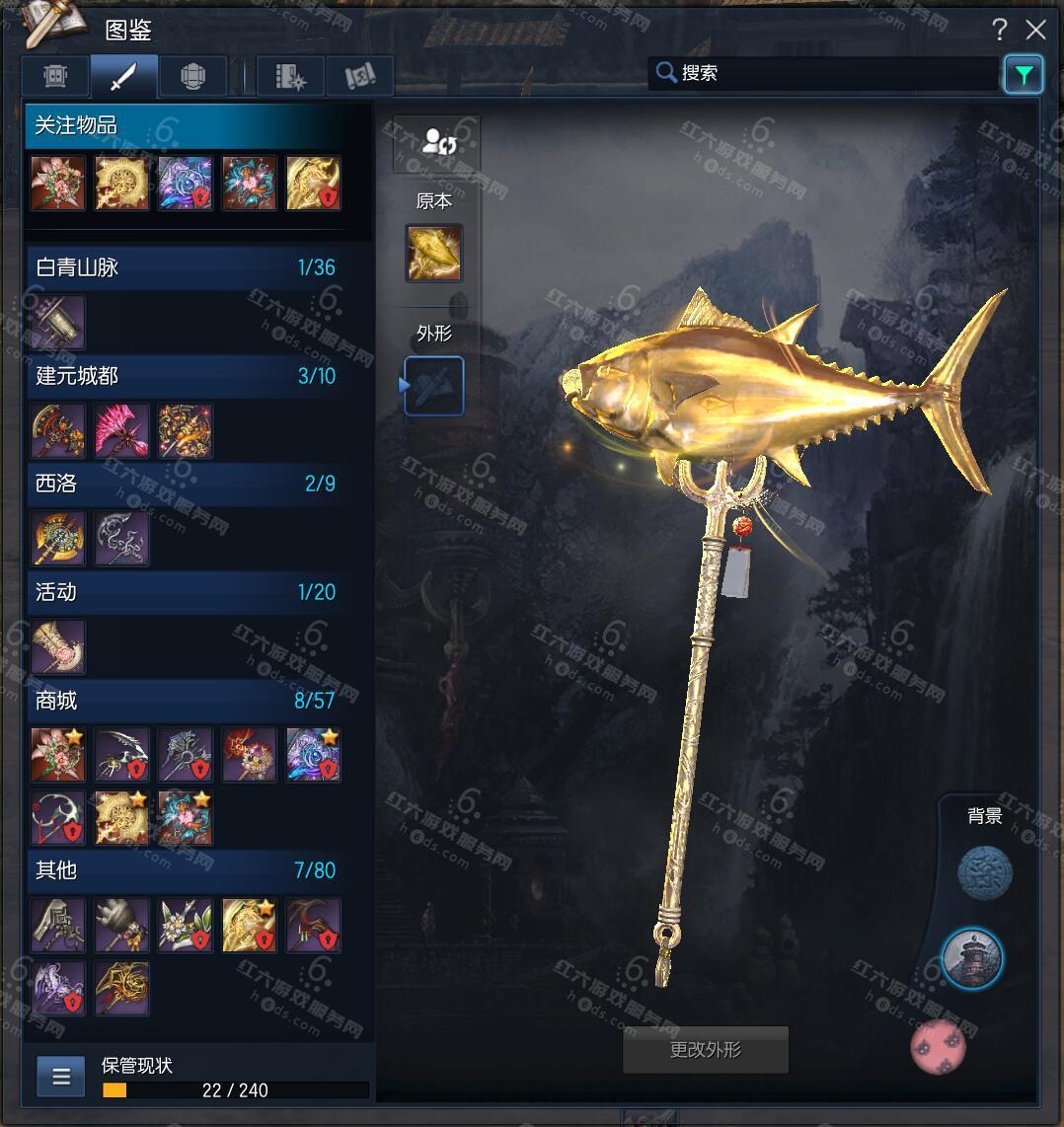This screenshot has height=1127, width=1064.
Task: Switch to the weapon sword tab
Action: tap(124, 76)
